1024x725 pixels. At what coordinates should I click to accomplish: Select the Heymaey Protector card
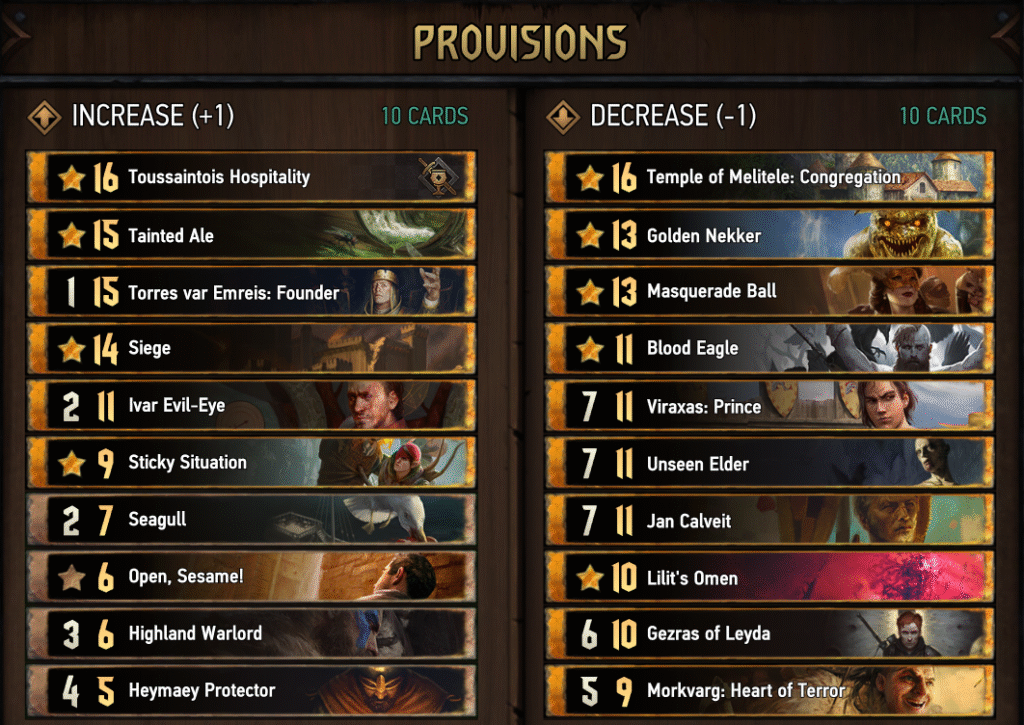pyautogui.click(x=250, y=691)
